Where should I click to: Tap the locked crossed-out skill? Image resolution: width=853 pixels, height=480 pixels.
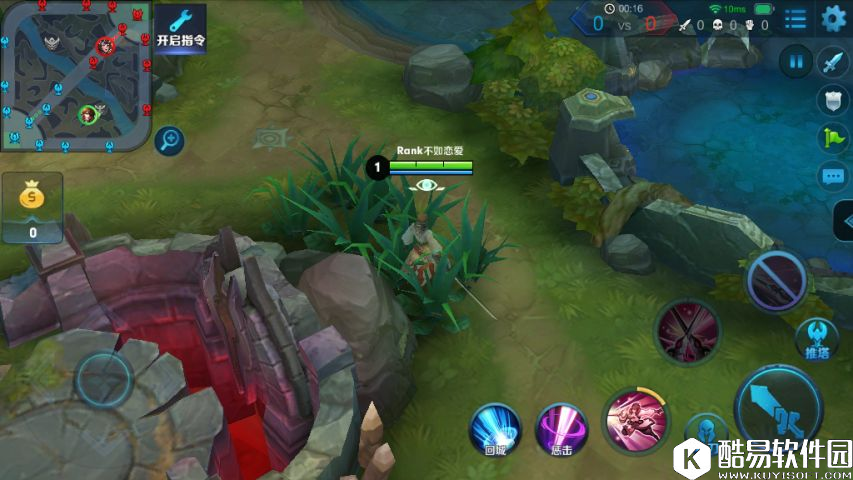pyautogui.click(x=776, y=279)
